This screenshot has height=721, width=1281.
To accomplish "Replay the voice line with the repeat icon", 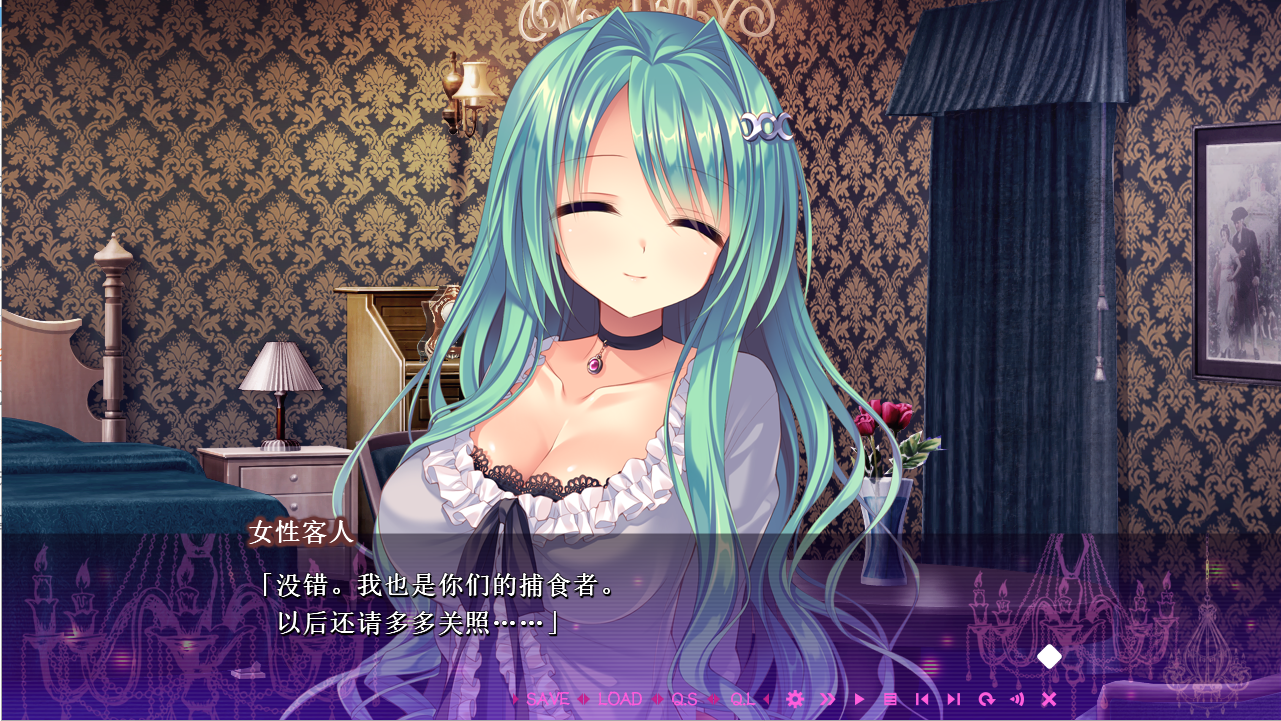I will click(x=988, y=699).
